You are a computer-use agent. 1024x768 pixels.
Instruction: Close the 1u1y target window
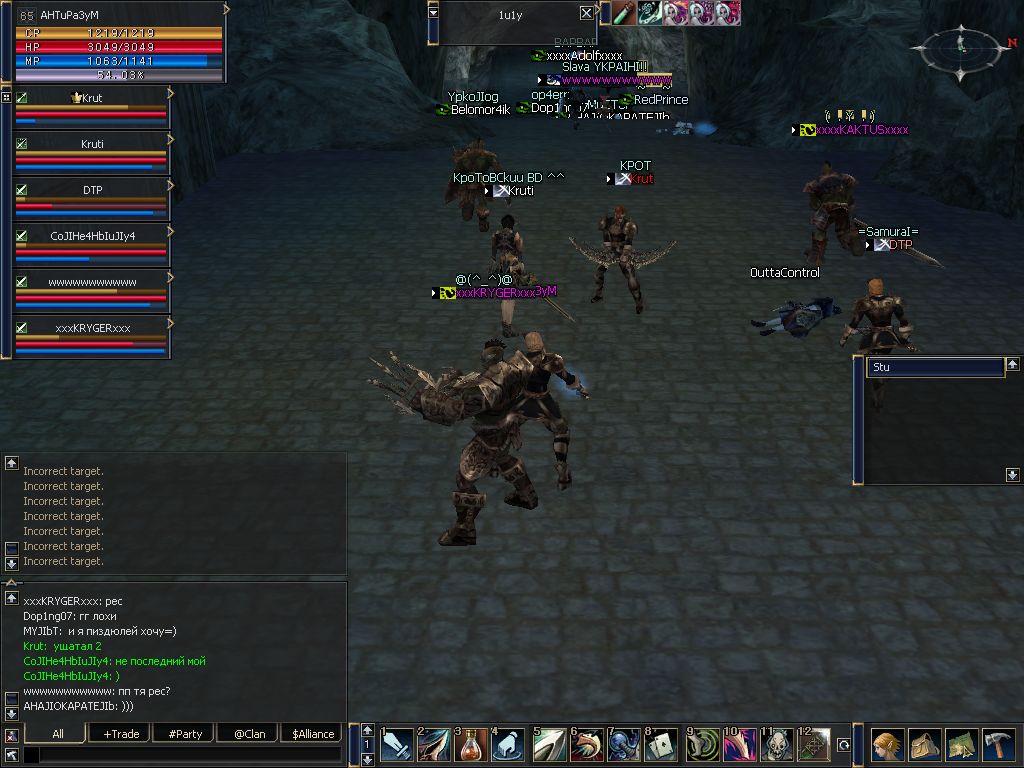point(586,13)
